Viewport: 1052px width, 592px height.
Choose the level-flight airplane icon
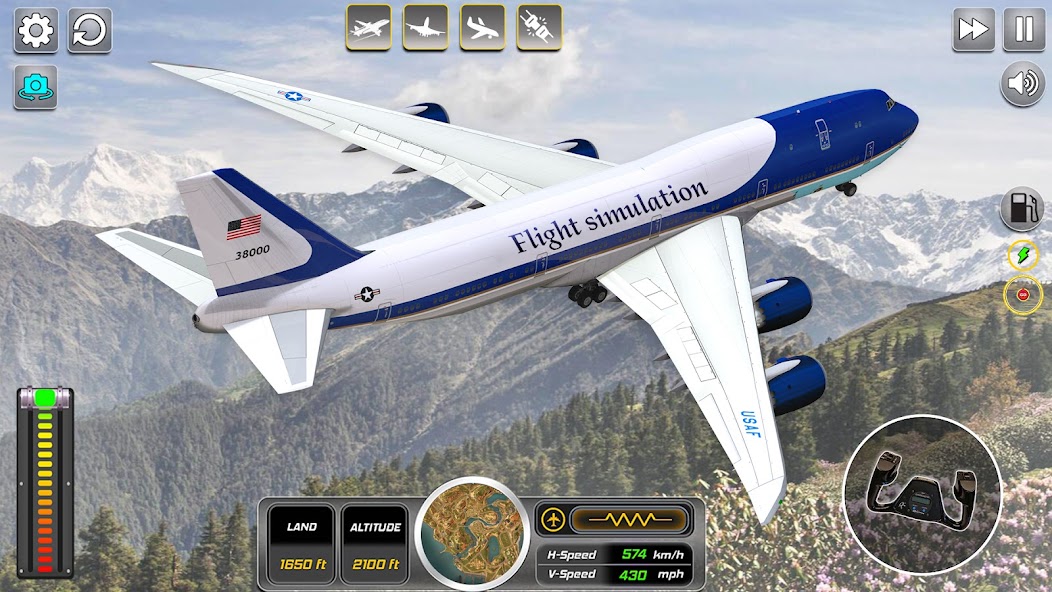click(x=425, y=27)
